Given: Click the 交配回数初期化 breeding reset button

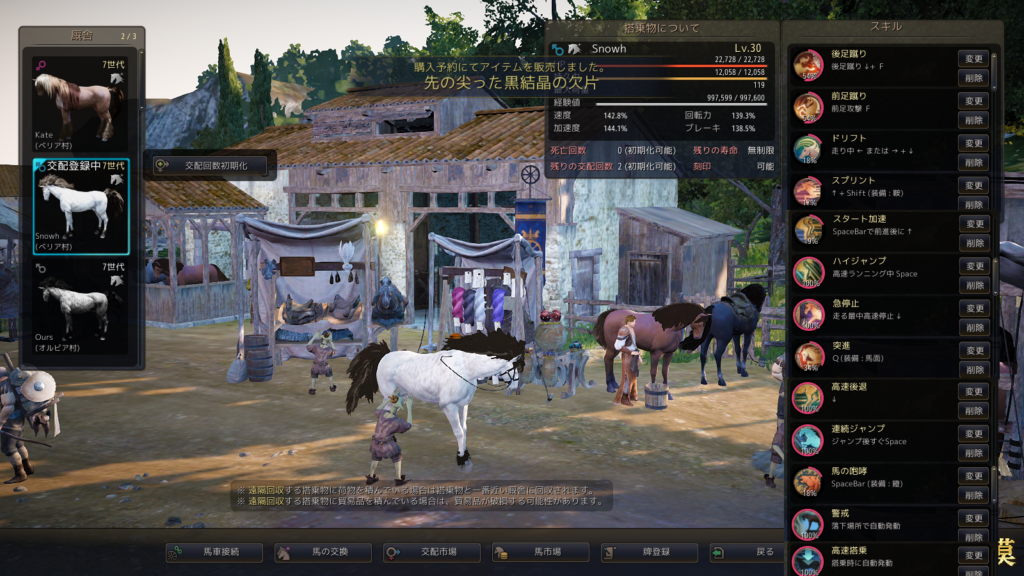Looking at the screenshot, I should 209,165.
